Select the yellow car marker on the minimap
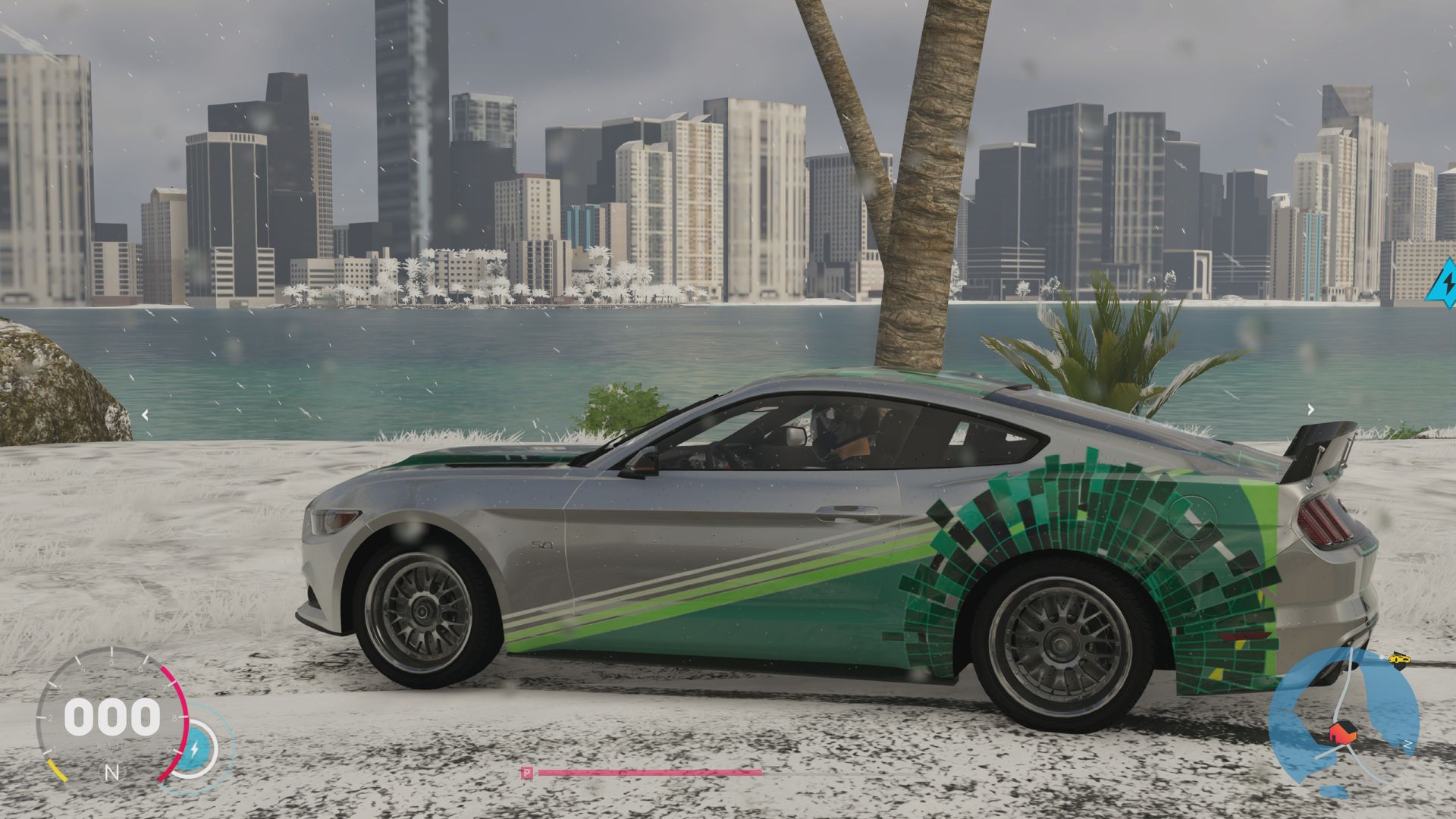Viewport: 1456px width, 819px height. pos(1399,660)
